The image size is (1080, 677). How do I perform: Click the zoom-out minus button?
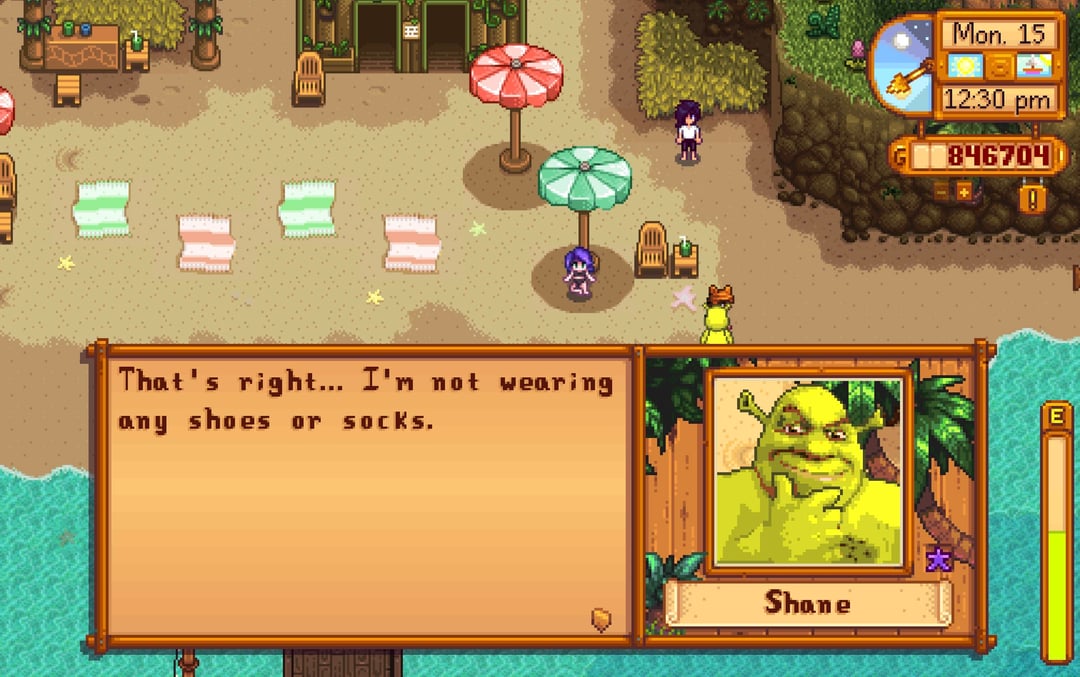[941, 191]
